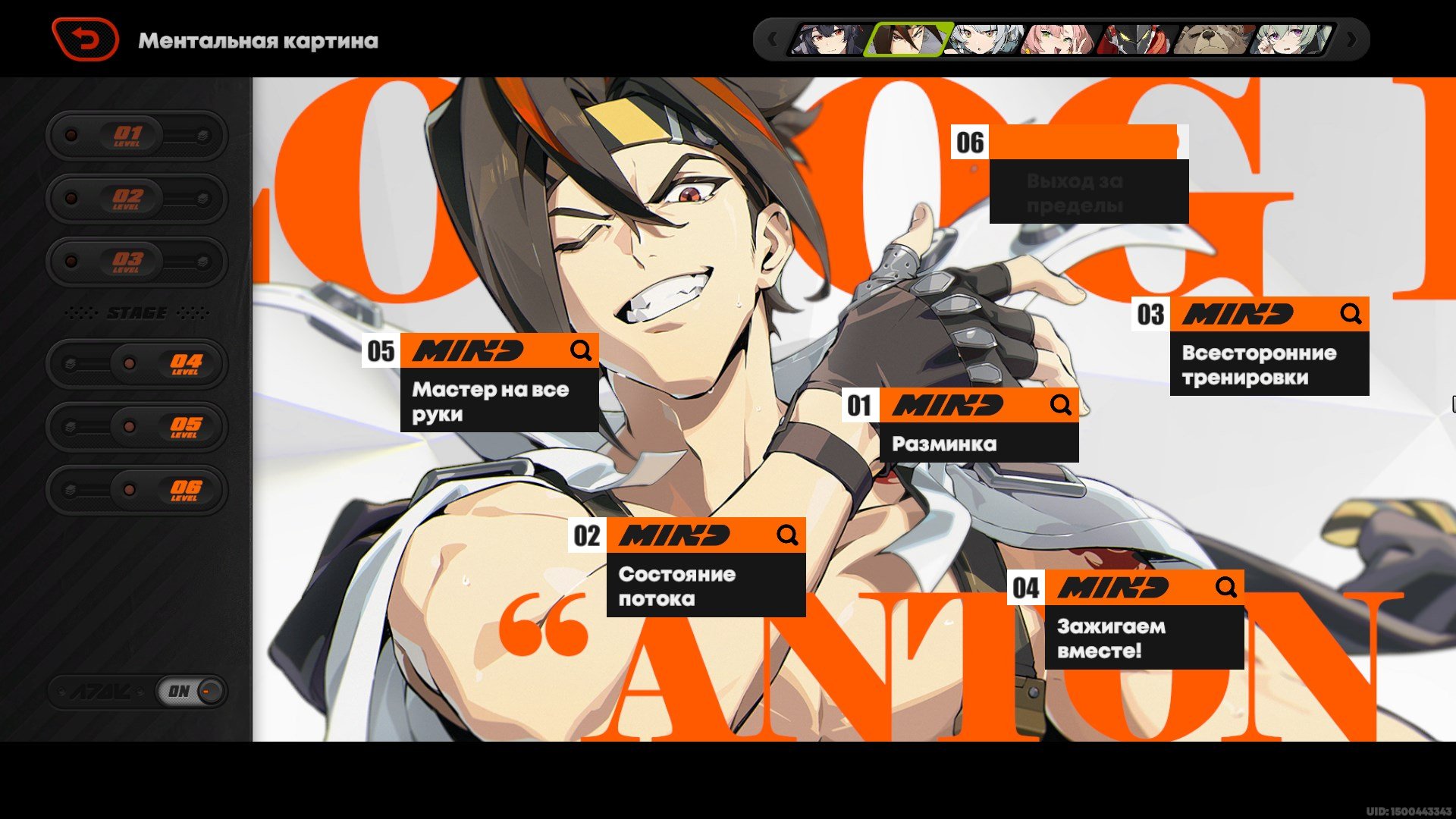
Task: Toggle the 04 Level switch
Action: point(136,363)
